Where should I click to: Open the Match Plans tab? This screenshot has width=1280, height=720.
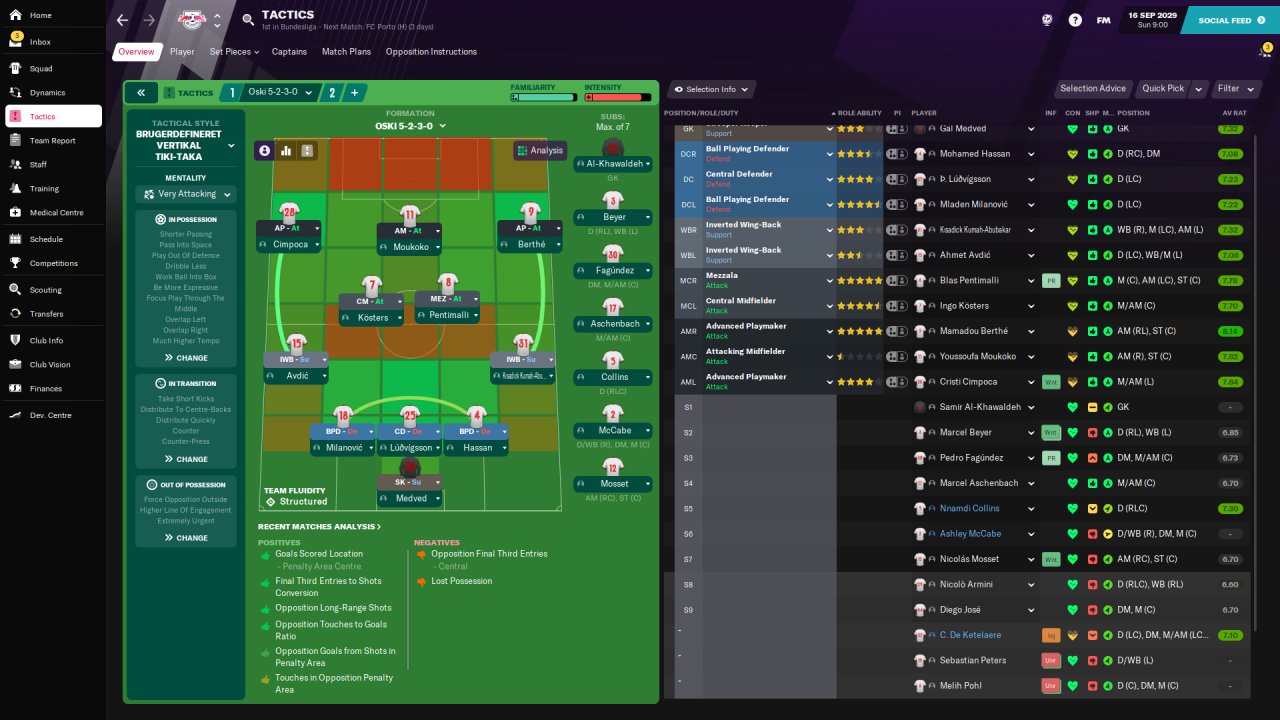pos(346,52)
